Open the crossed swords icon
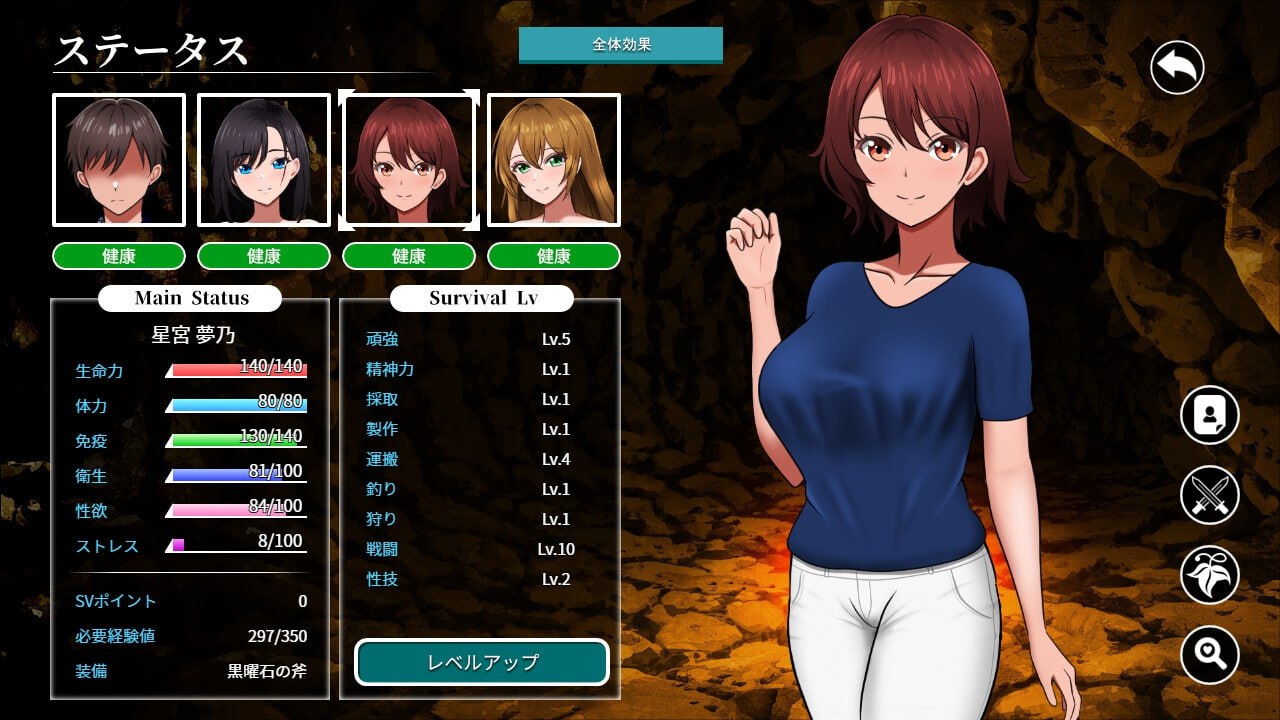Viewport: 1280px width, 720px height. click(x=1209, y=495)
